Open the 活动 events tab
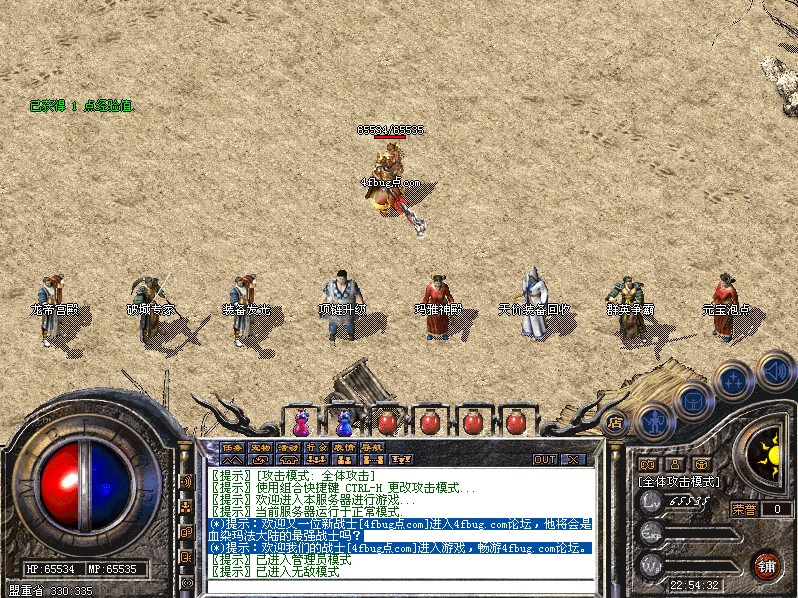The height and width of the screenshot is (598, 798). tap(288, 447)
